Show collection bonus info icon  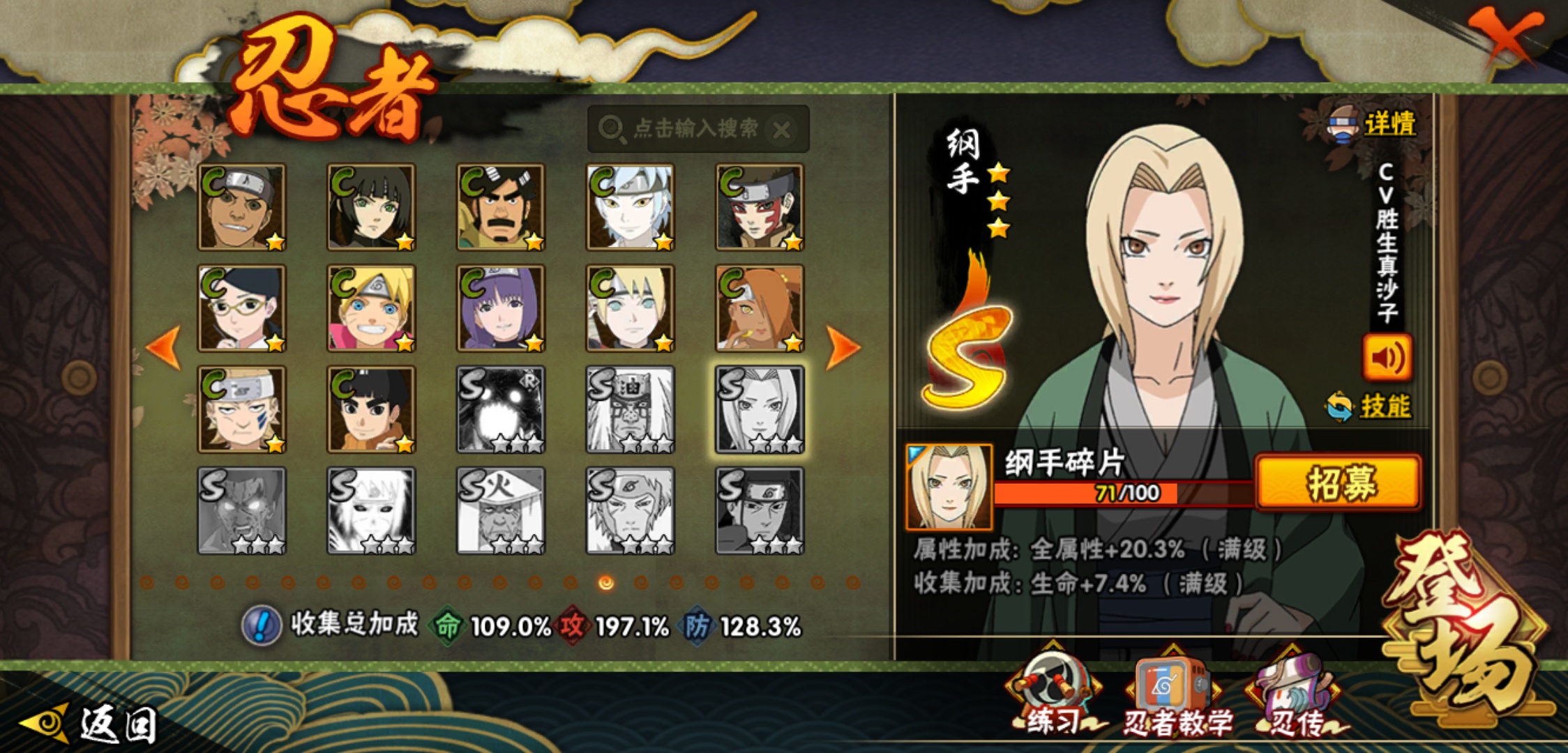click(x=261, y=625)
